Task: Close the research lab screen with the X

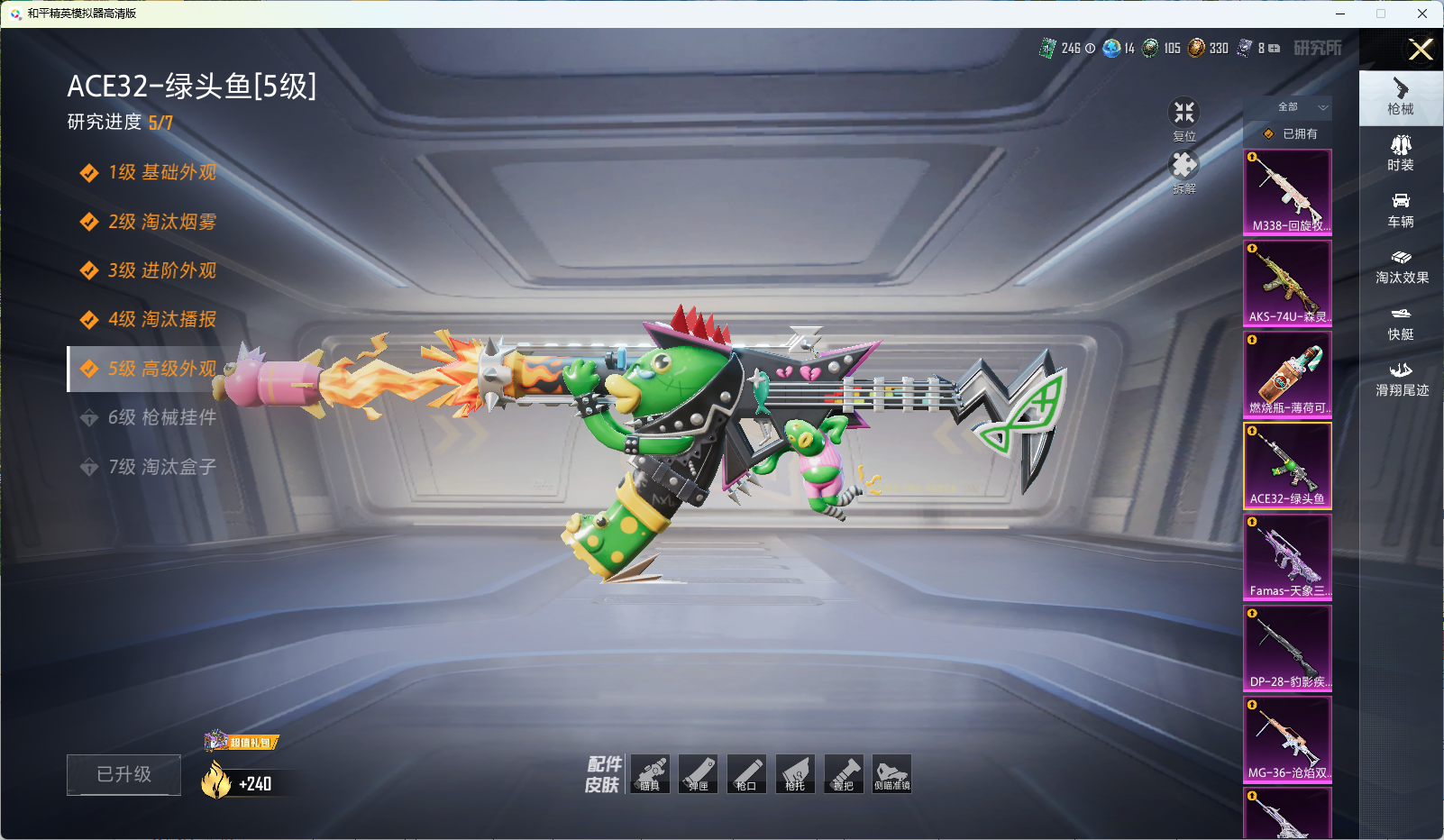Action: point(1421,50)
